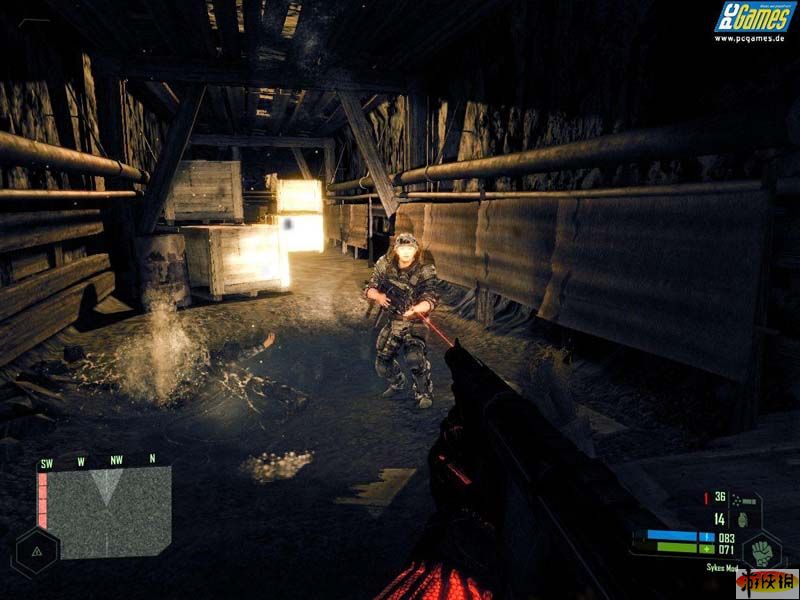Open the PC Games logo watermark

(754, 19)
